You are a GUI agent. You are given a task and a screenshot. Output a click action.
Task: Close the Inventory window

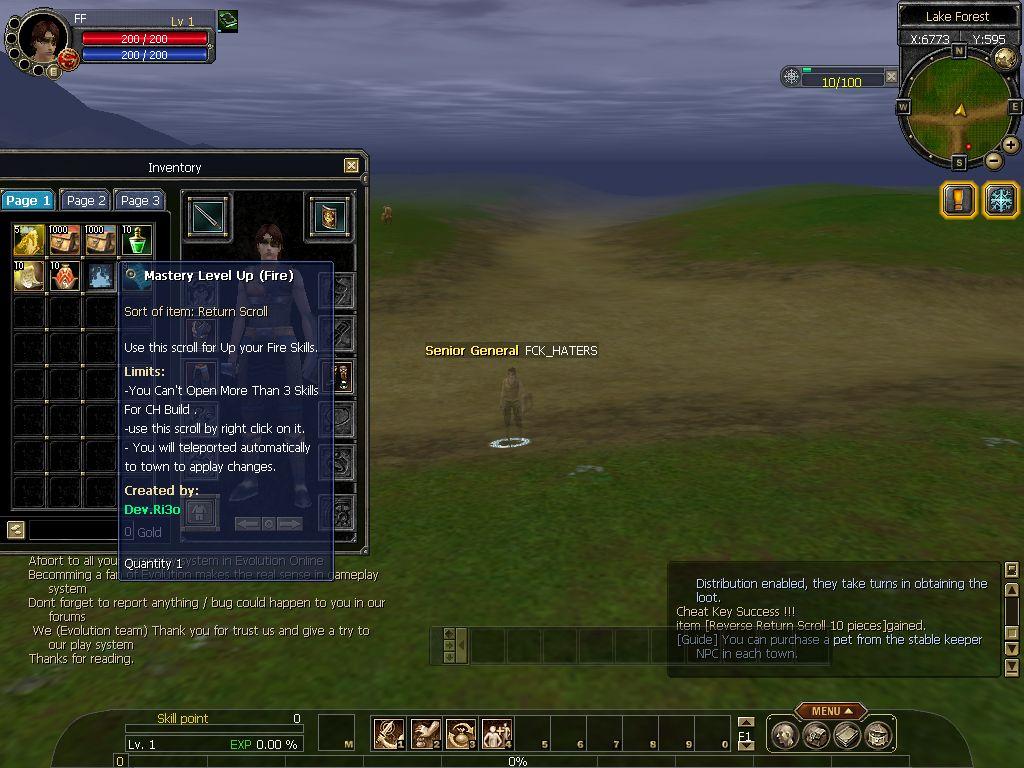(x=351, y=166)
